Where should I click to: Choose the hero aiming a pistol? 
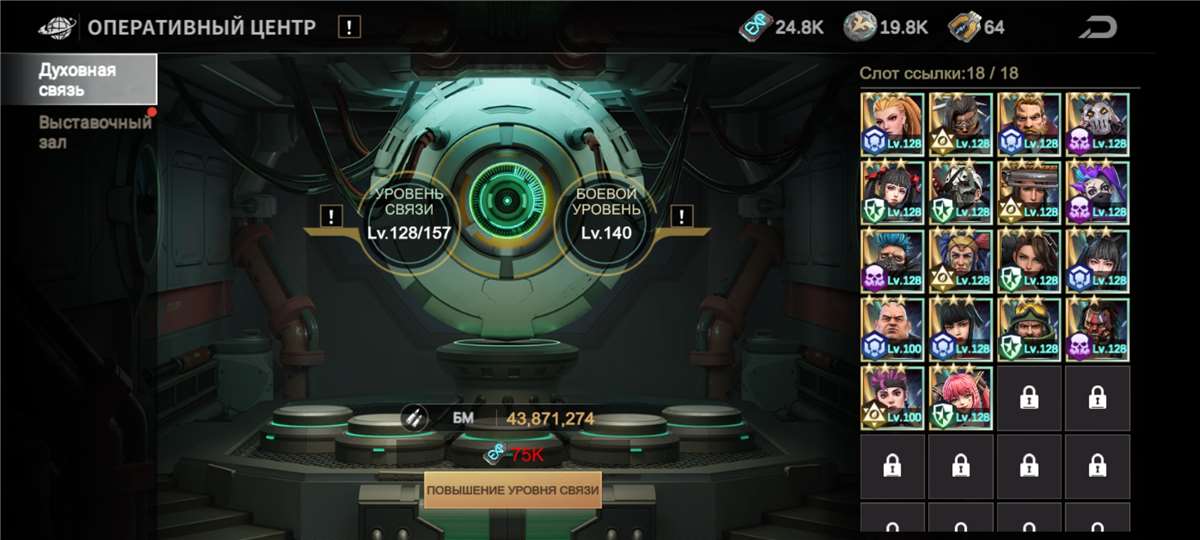tap(1029, 193)
